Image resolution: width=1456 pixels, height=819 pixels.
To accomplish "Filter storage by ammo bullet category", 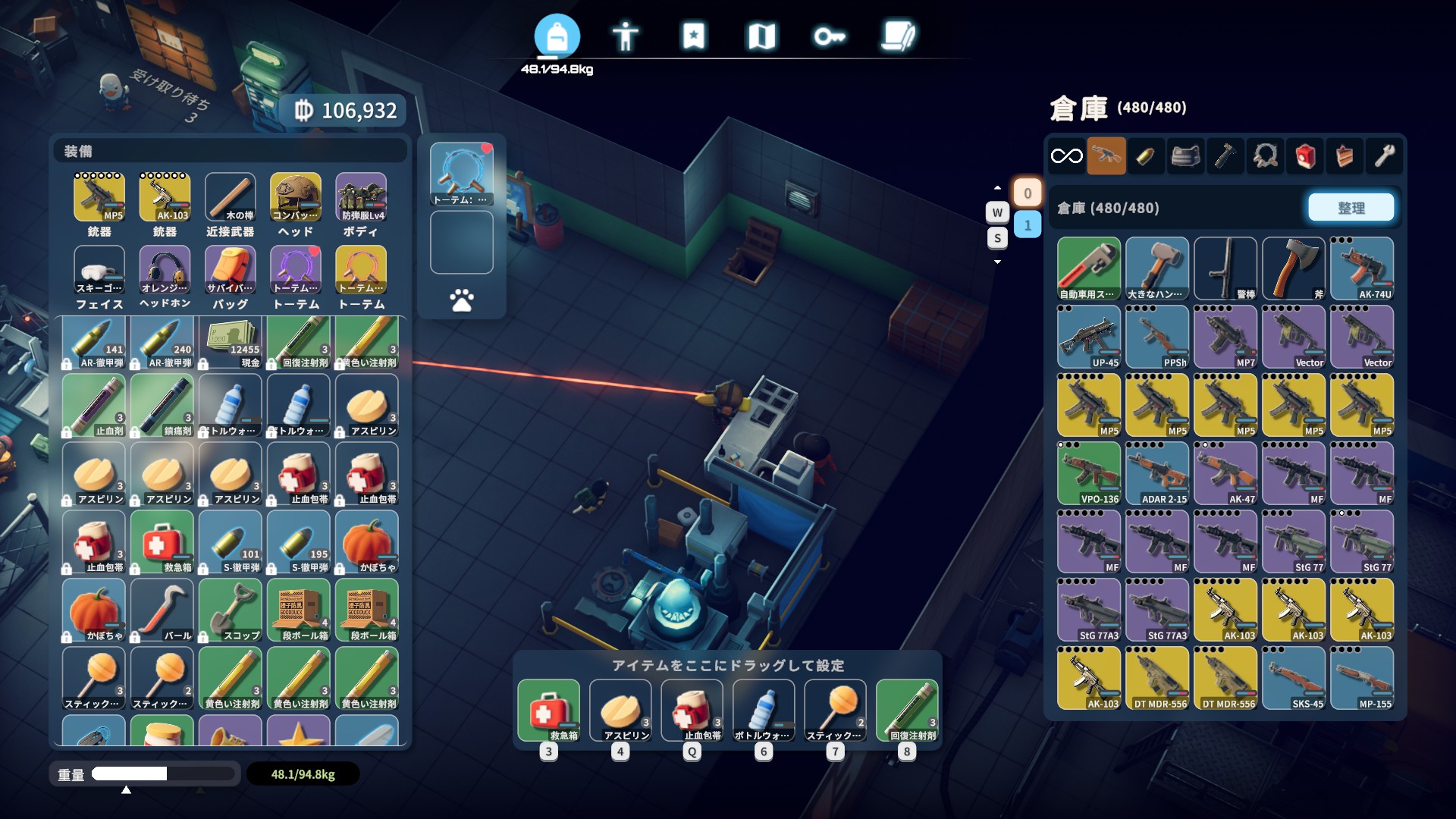I will [x=1146, y=156].
